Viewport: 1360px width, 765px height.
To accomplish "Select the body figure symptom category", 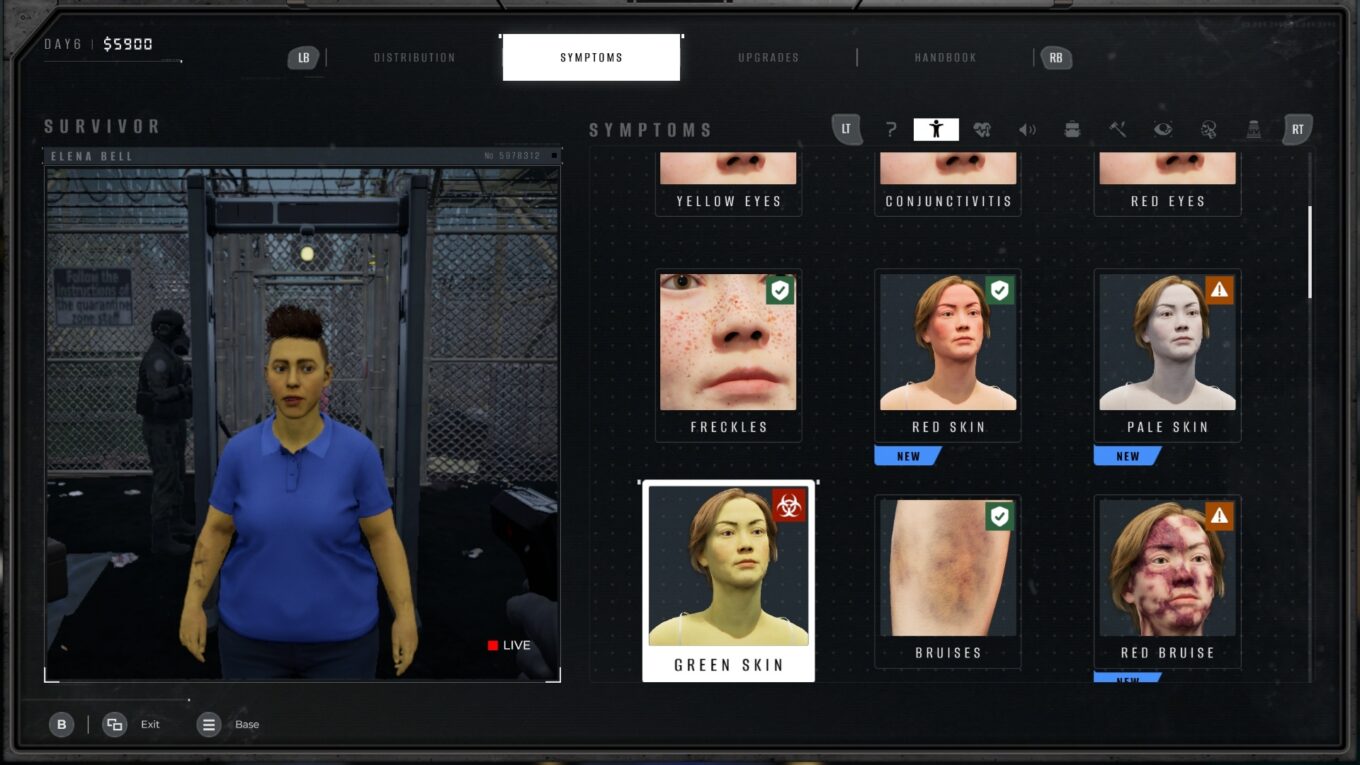I will (x=936, y=129).
